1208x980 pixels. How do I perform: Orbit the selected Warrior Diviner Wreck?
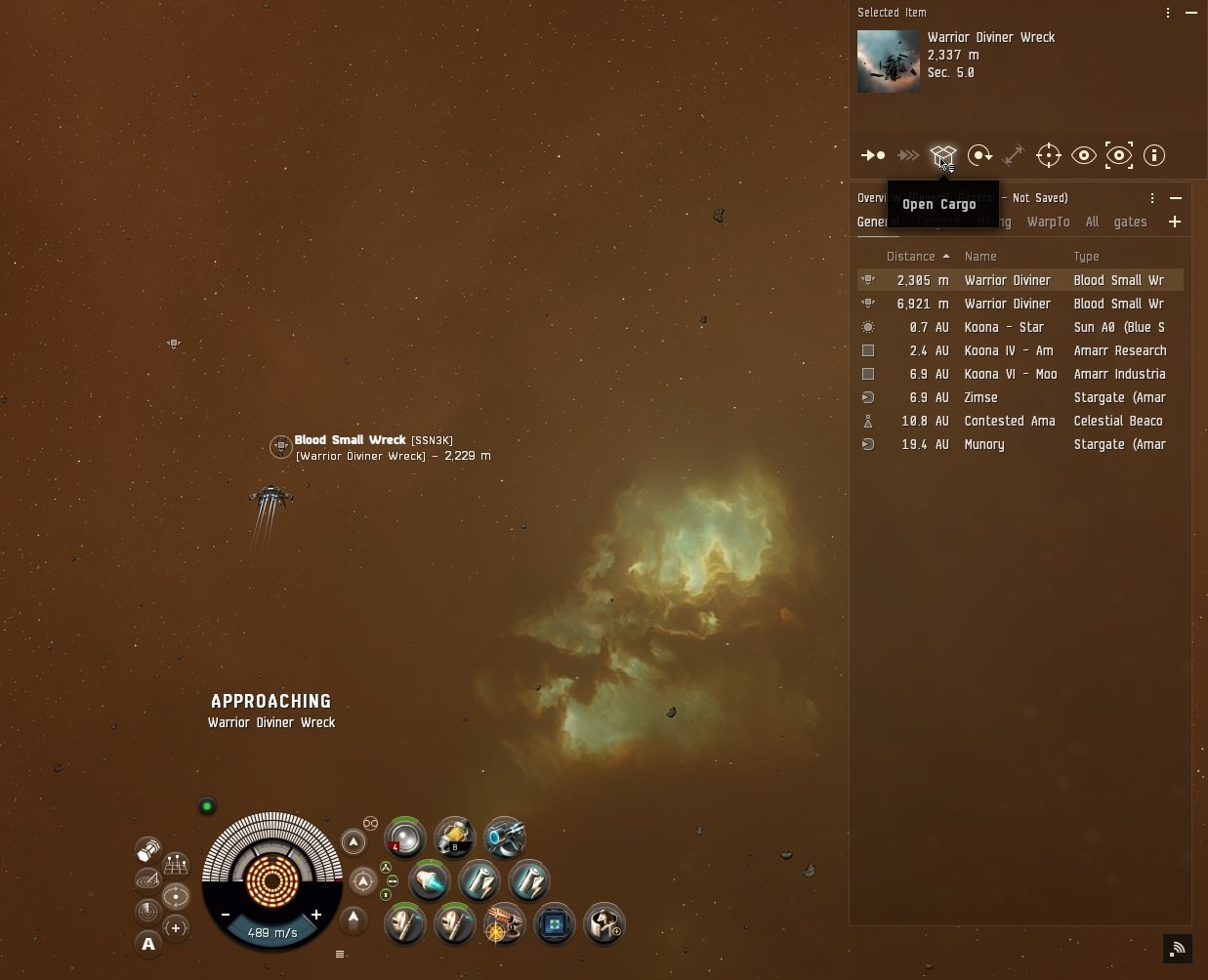click(x=979, y=155)
